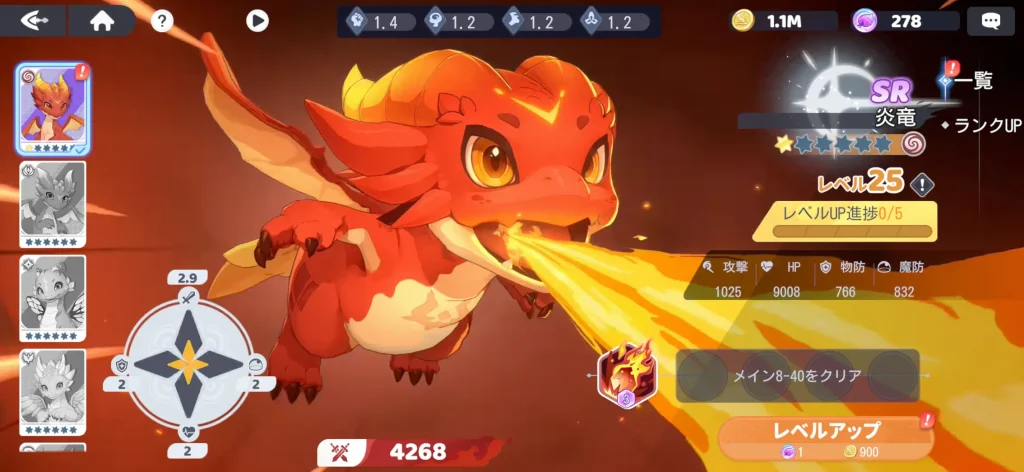
Task: Tap the レベルアップ level up button
Action: point(828,435)
